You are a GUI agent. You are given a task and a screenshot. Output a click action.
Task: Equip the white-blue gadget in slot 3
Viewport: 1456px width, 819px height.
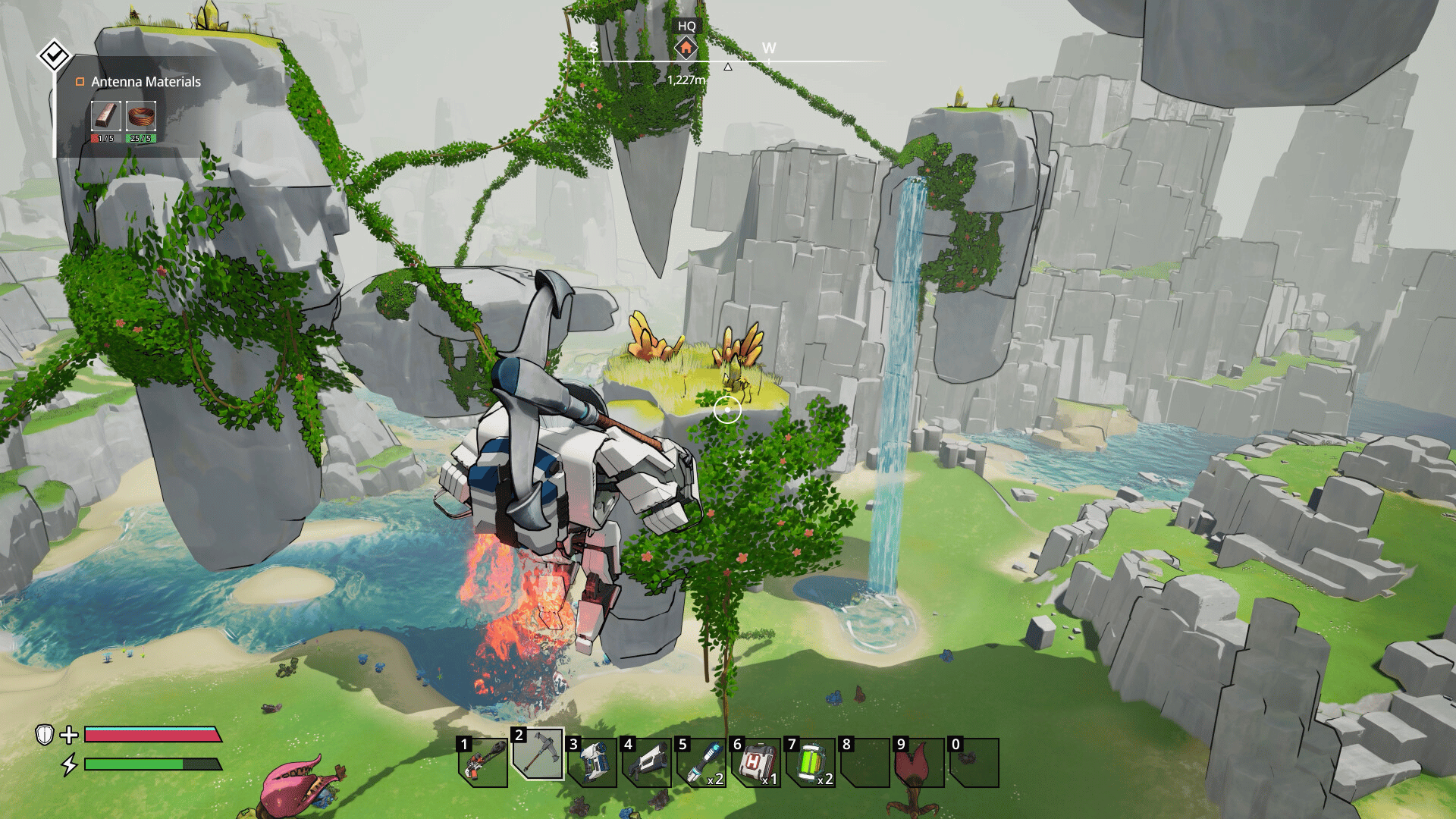(x=592, y=761)
